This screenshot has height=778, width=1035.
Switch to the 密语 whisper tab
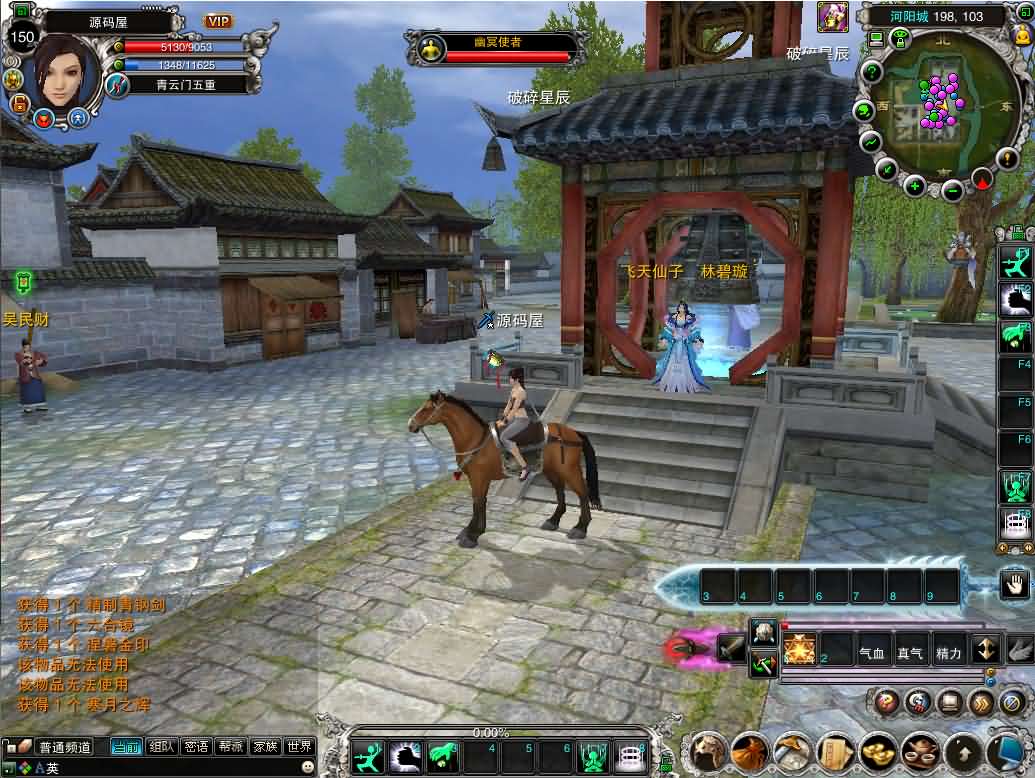click(196, 746)
